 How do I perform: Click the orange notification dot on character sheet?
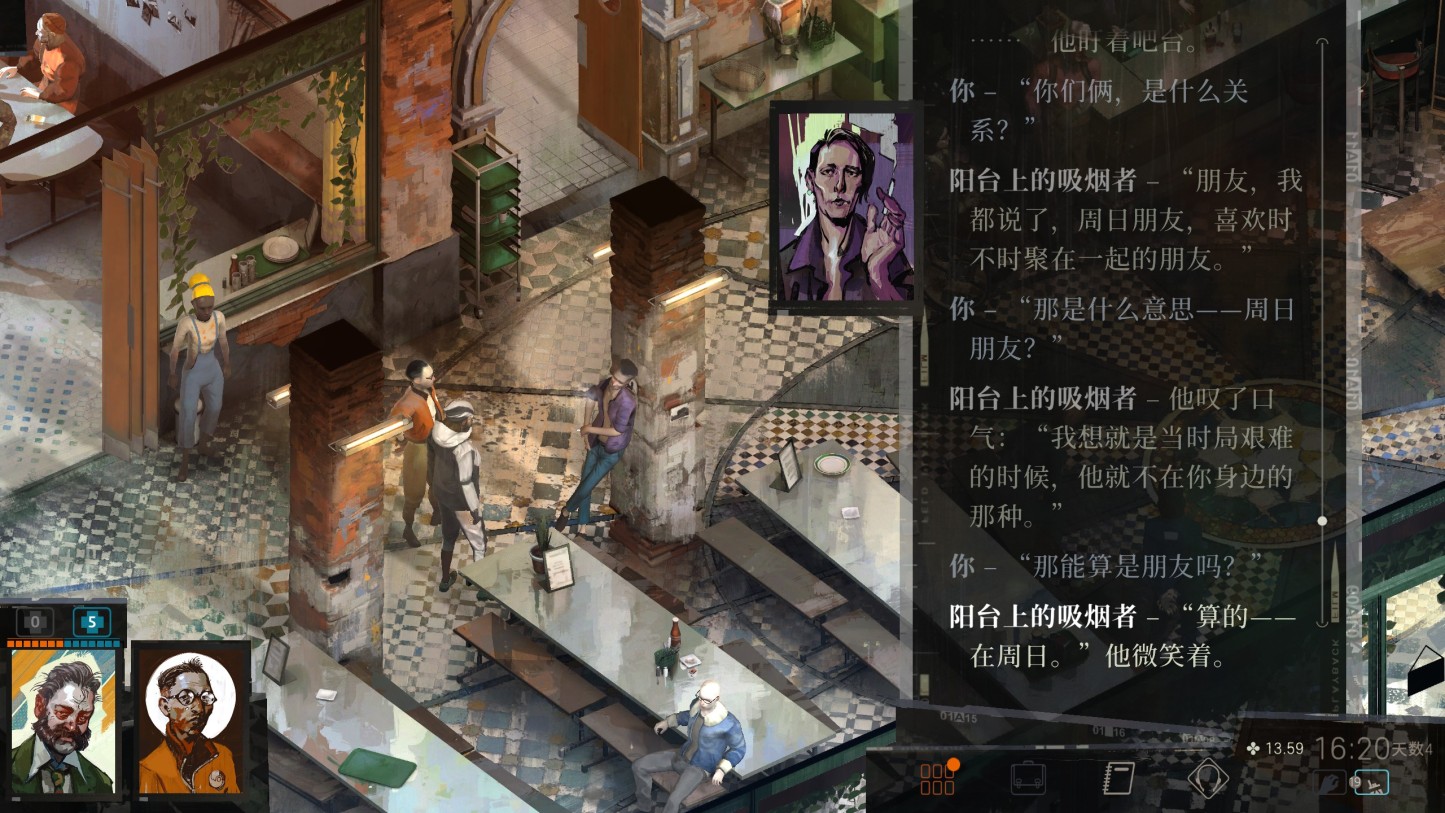tap(953, 765)
